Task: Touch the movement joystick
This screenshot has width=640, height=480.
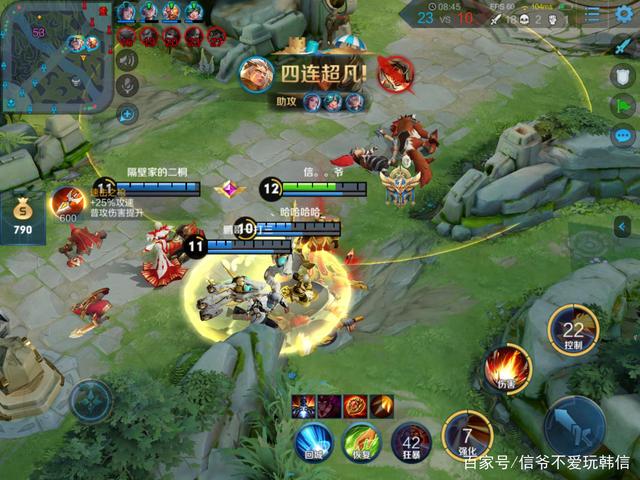Action: pos(91,401)
